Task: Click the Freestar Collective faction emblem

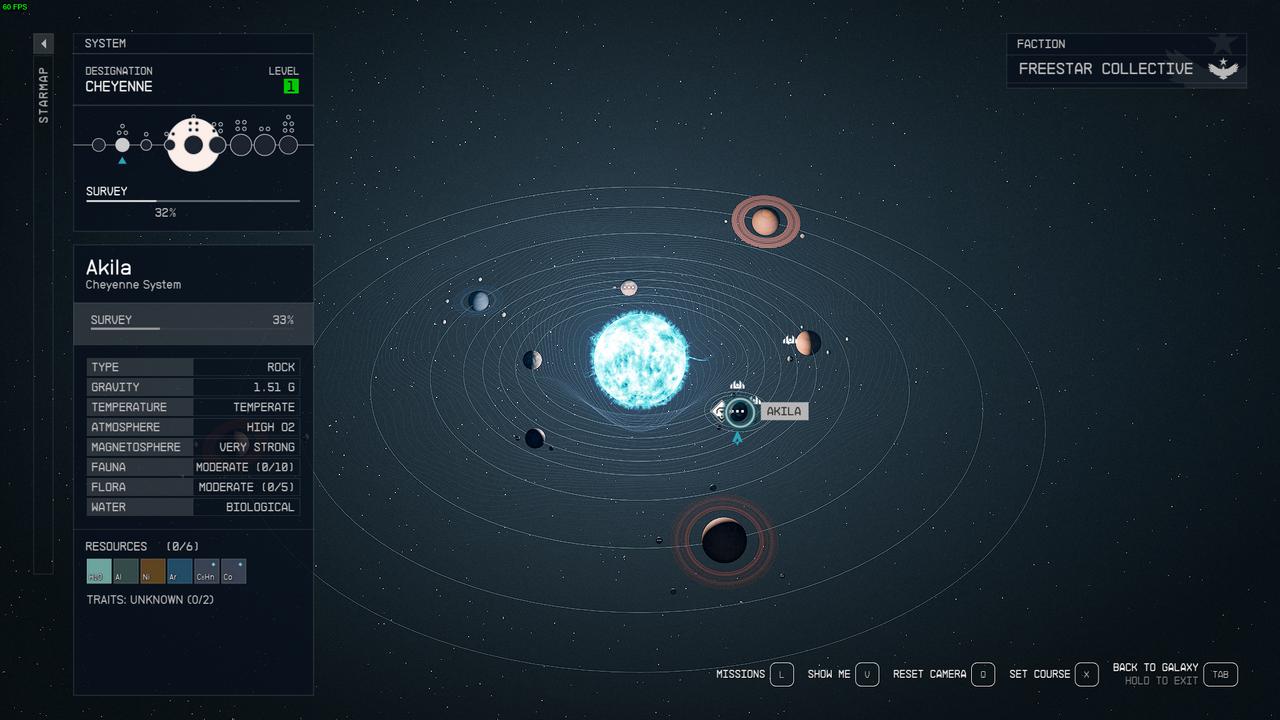Action: (1224, 69)
